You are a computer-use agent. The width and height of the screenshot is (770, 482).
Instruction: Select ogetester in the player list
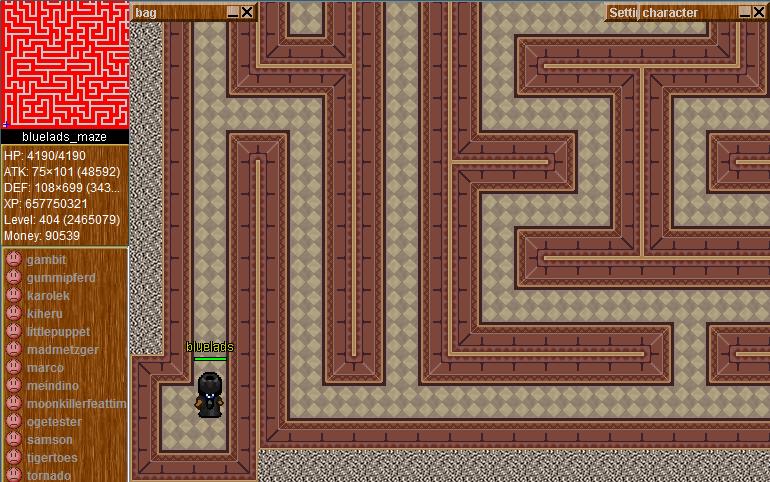(x=54, y=422)
